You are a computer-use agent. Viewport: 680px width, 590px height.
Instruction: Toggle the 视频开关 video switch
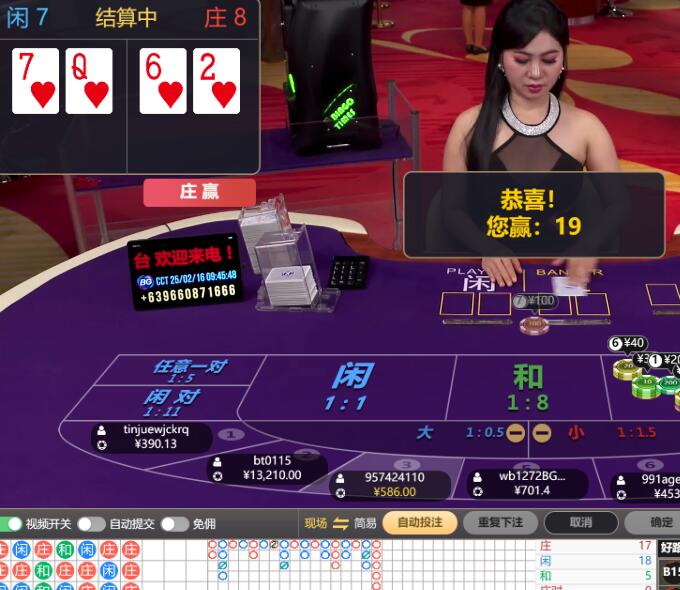coord(12,524)
